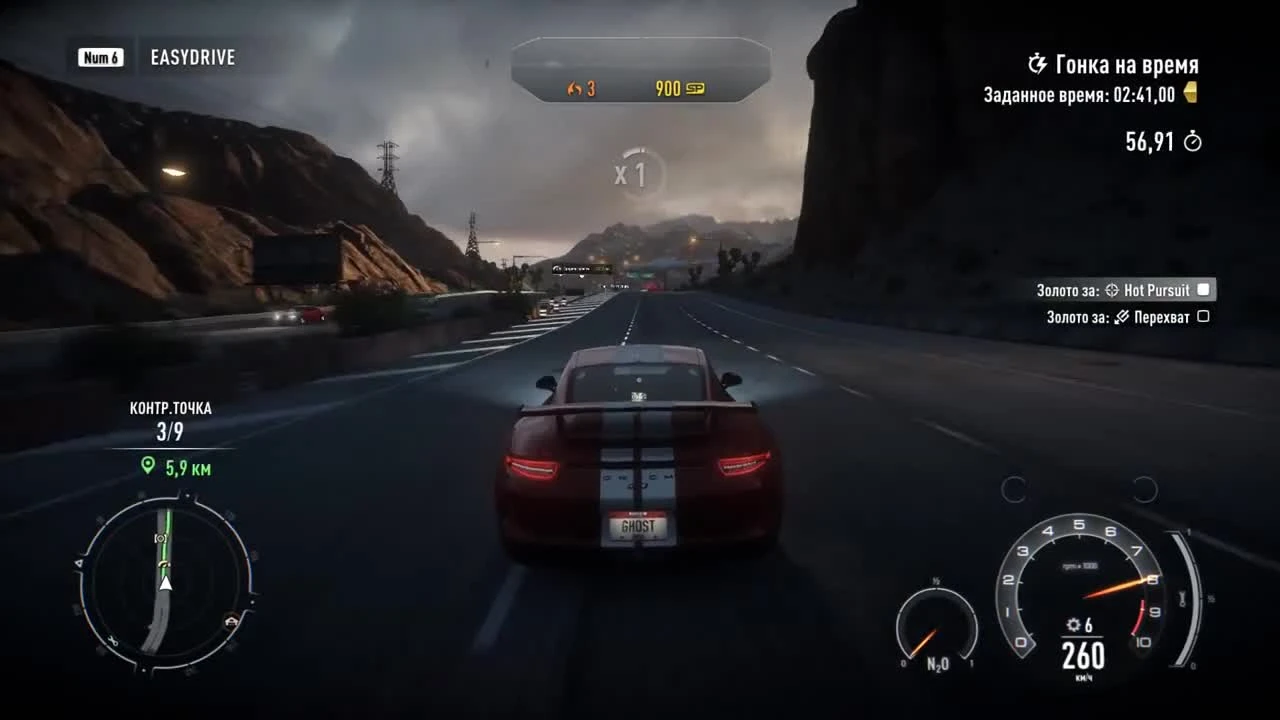This screenshot has width=1280, height=720.
Task: Check the Перехват gold objective box
Action: (x=1203, y=316)
